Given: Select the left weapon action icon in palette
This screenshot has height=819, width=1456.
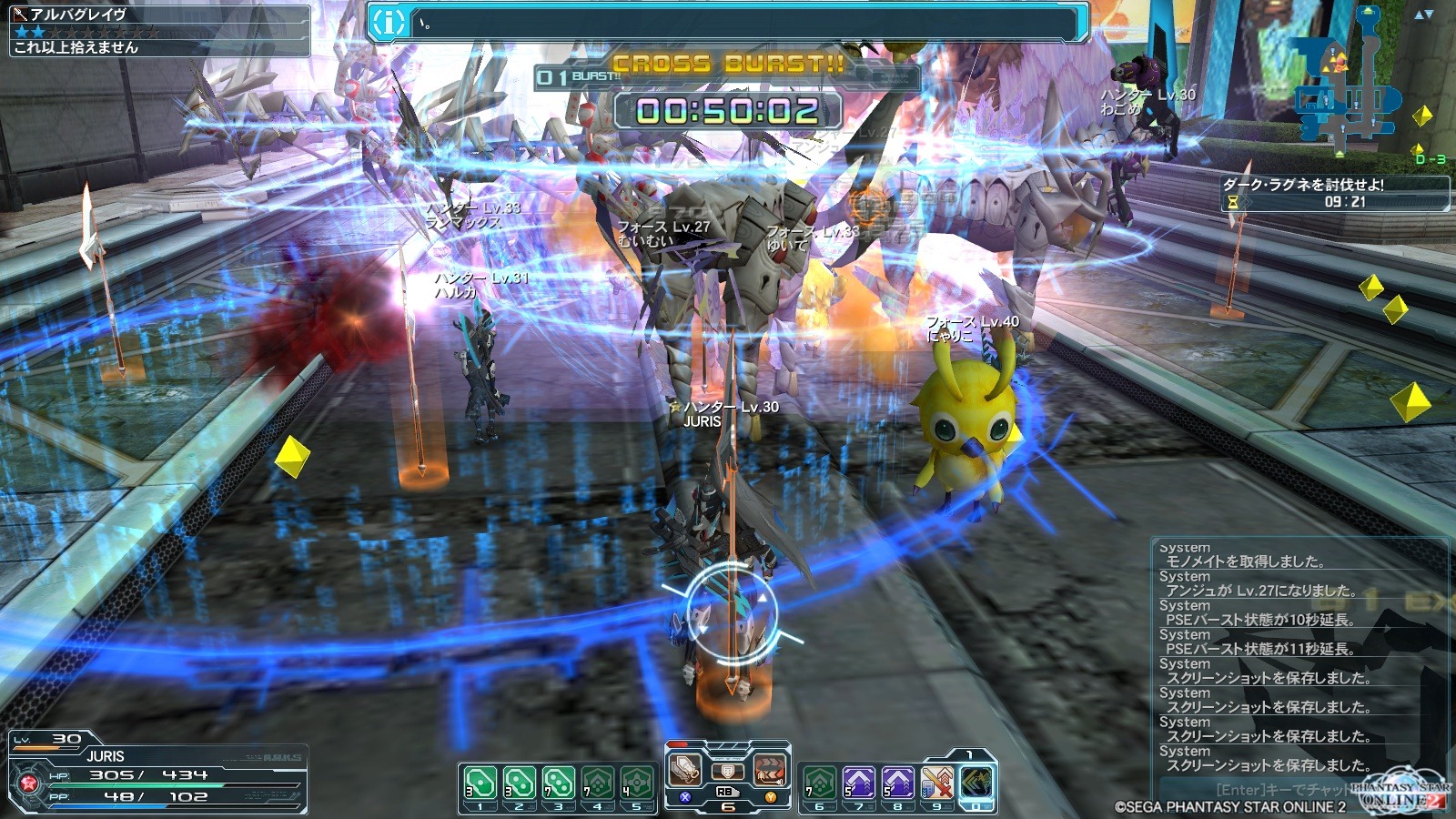Looking at the screenshot, I should [685, 771].
